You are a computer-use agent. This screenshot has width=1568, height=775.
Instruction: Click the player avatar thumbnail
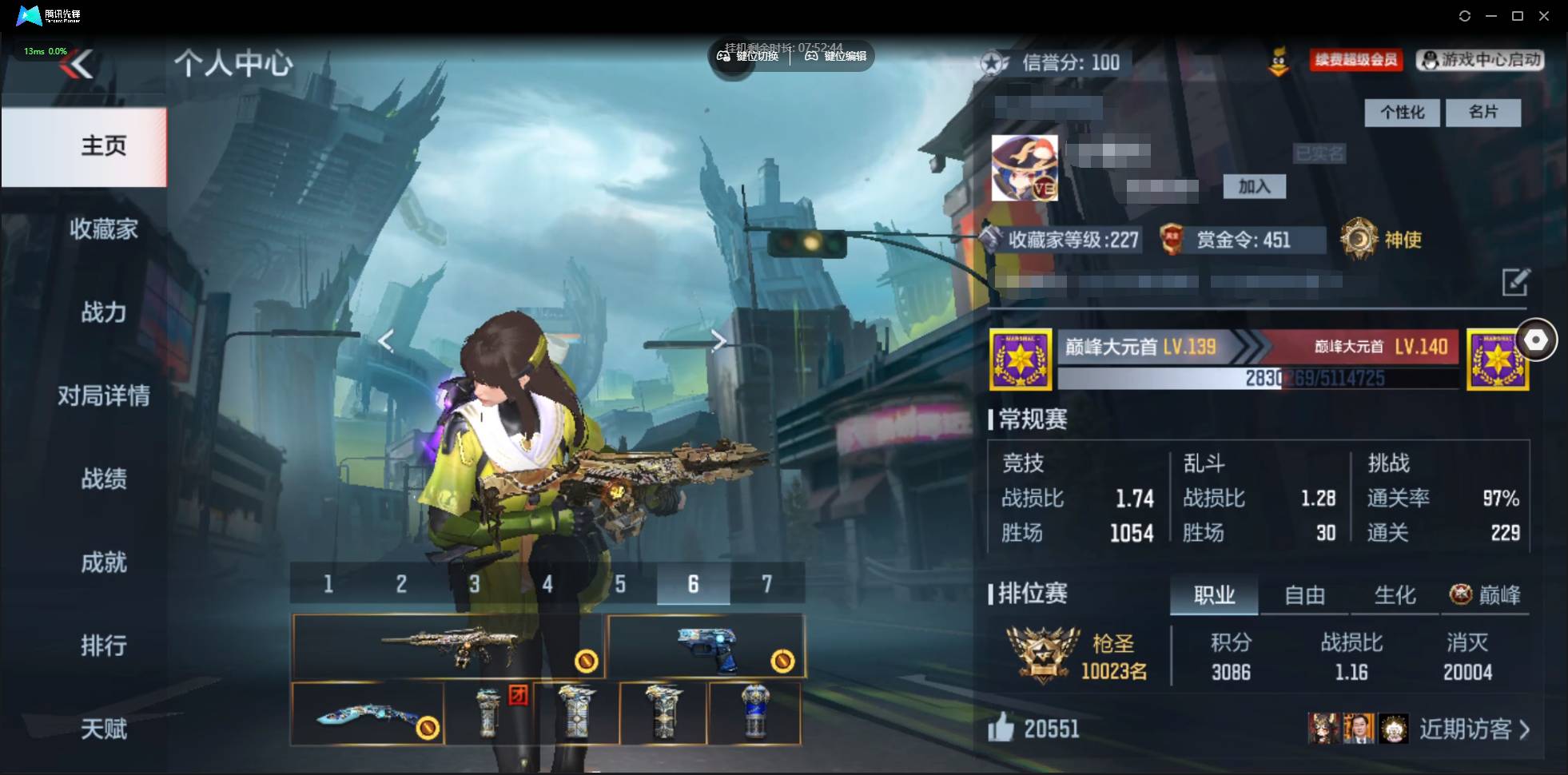pos(1025,166)
